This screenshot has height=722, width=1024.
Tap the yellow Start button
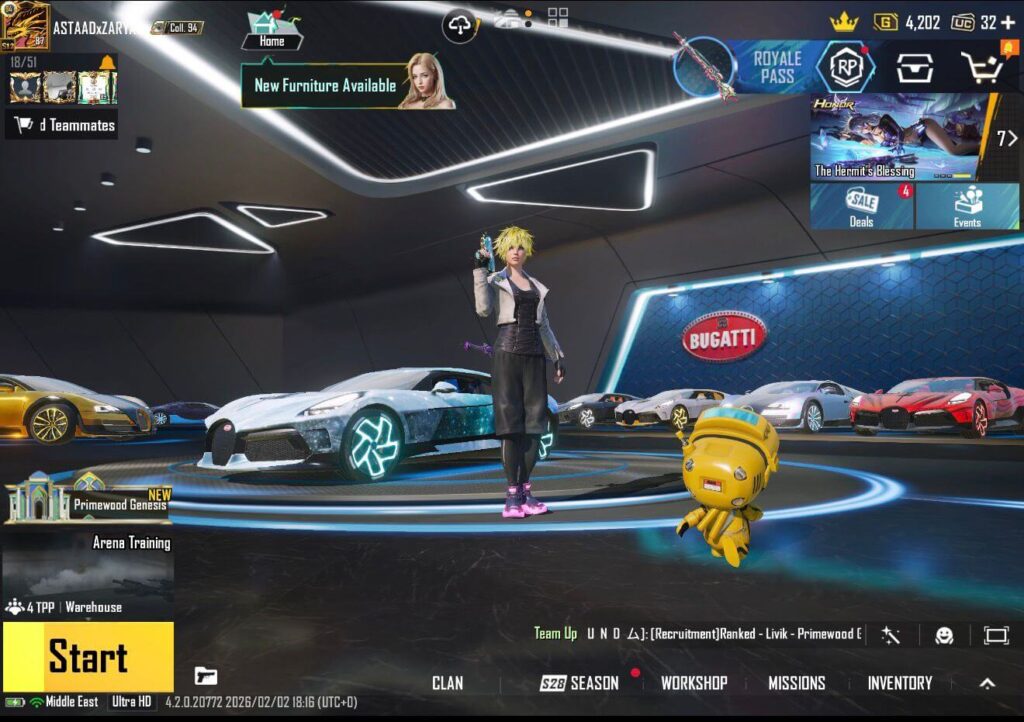point(87,657)
